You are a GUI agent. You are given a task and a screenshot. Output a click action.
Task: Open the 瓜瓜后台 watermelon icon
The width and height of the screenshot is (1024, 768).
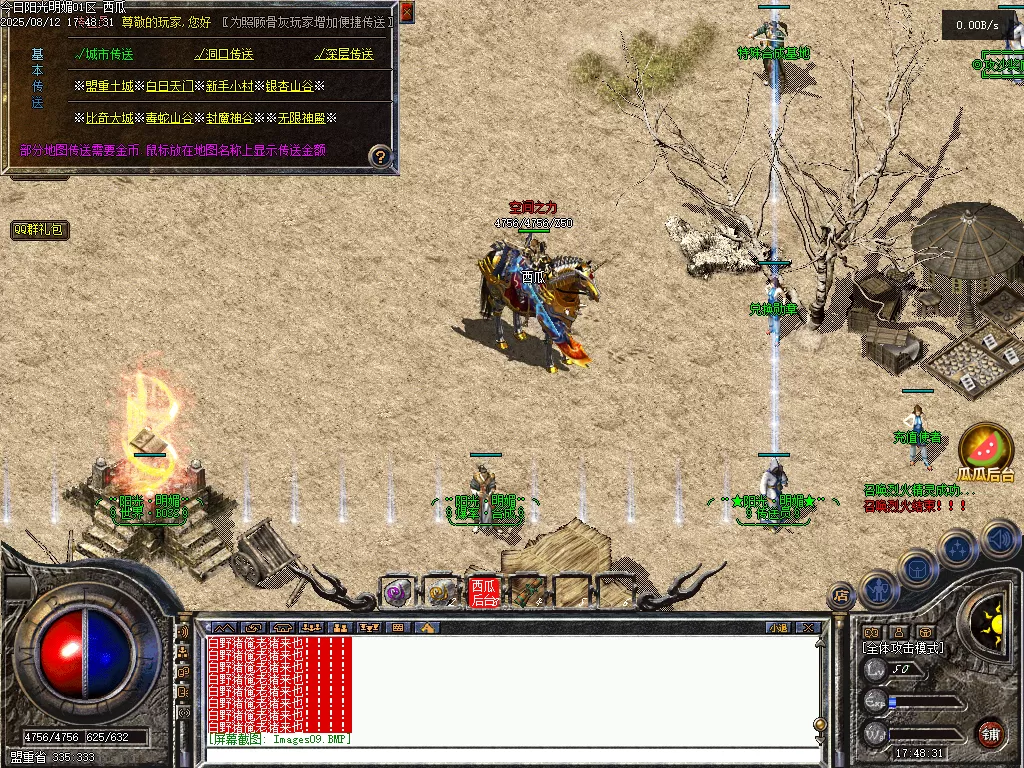[985, 447]
